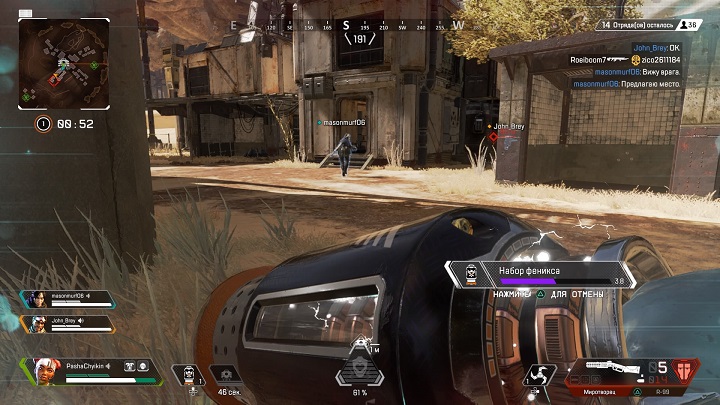Select teammate masonmurf06's squad card
This screenshot has width=720, height=405.
tap(67, 300)
